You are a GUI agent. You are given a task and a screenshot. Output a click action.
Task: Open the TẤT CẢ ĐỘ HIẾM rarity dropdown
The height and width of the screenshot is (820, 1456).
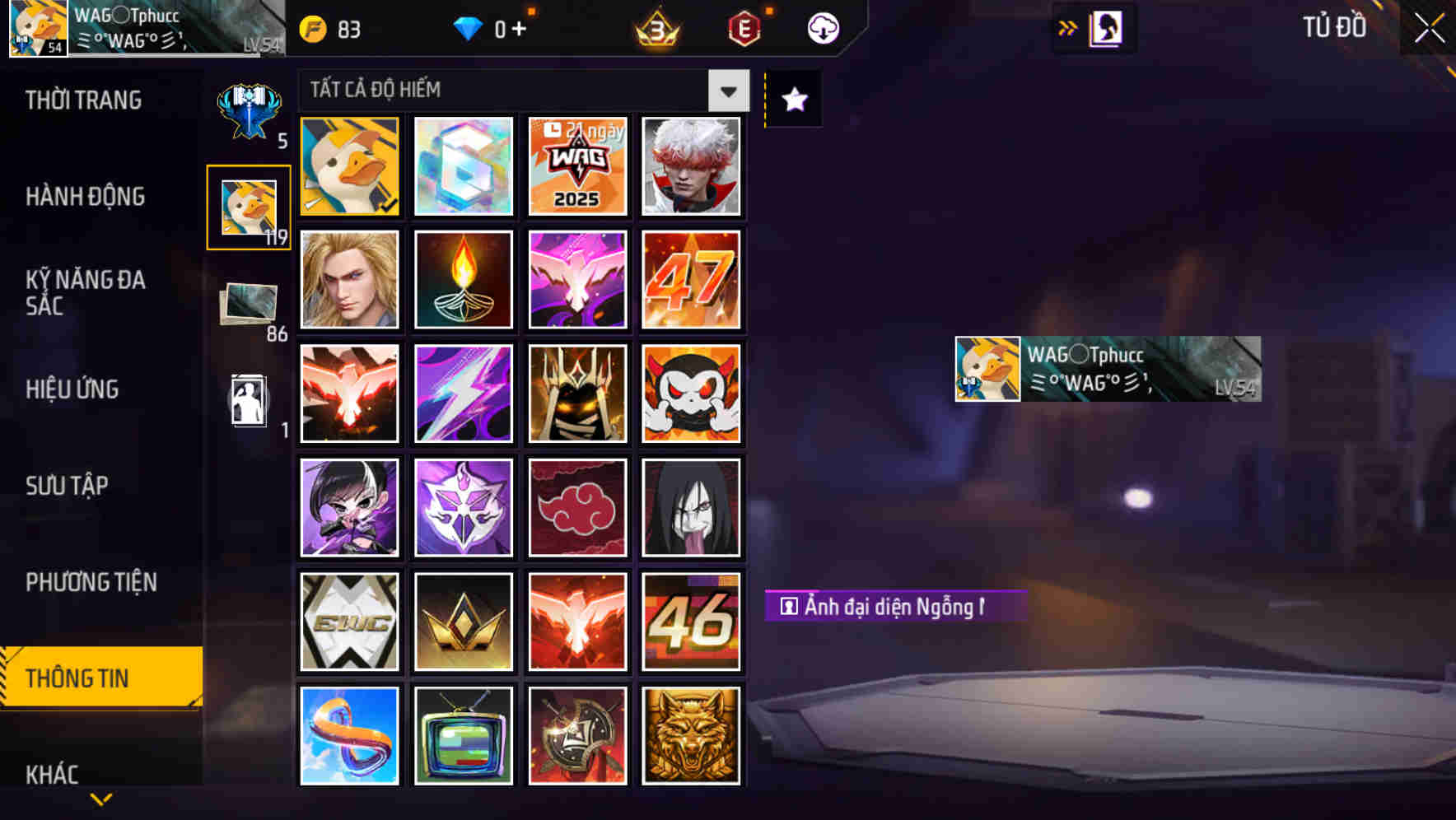tap(727, 91)
